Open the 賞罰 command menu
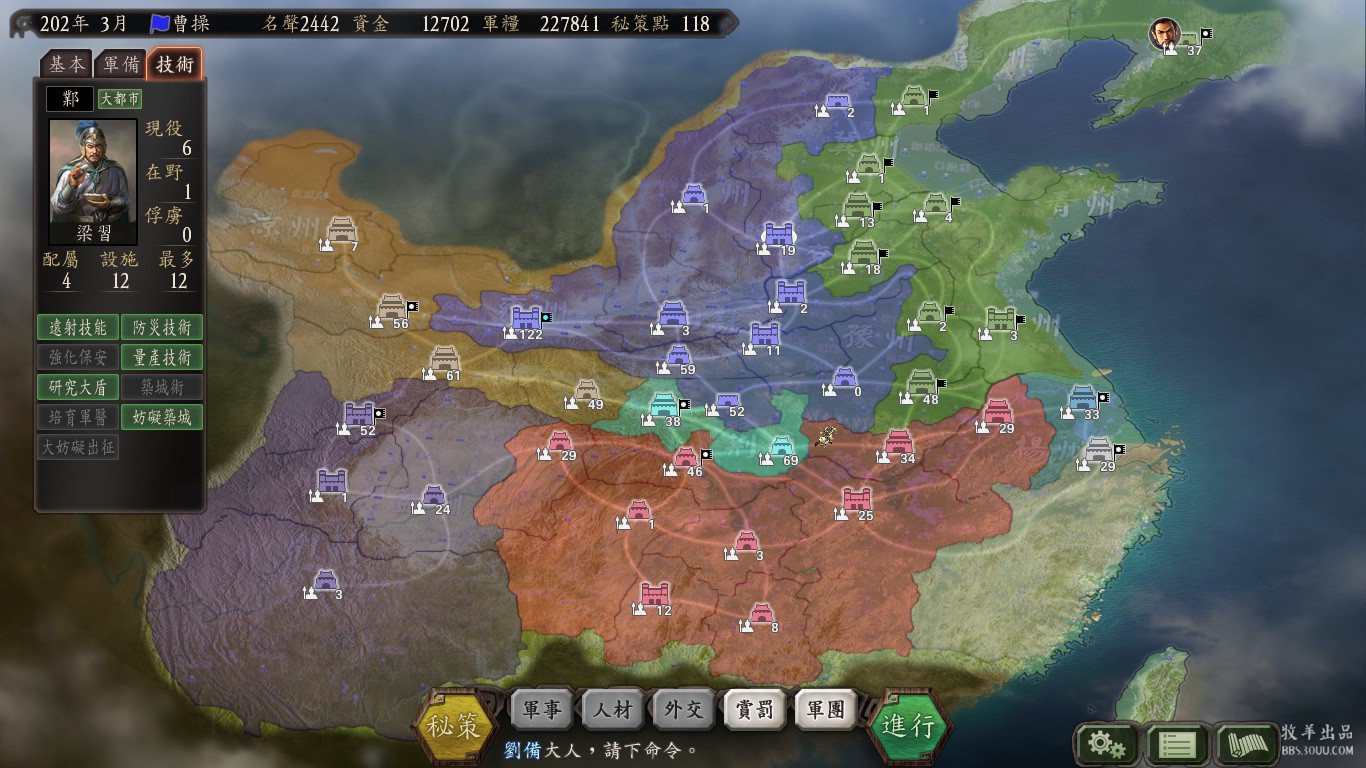The width and height of the screenshot is (1366, 768). click(x=755, y=710)
